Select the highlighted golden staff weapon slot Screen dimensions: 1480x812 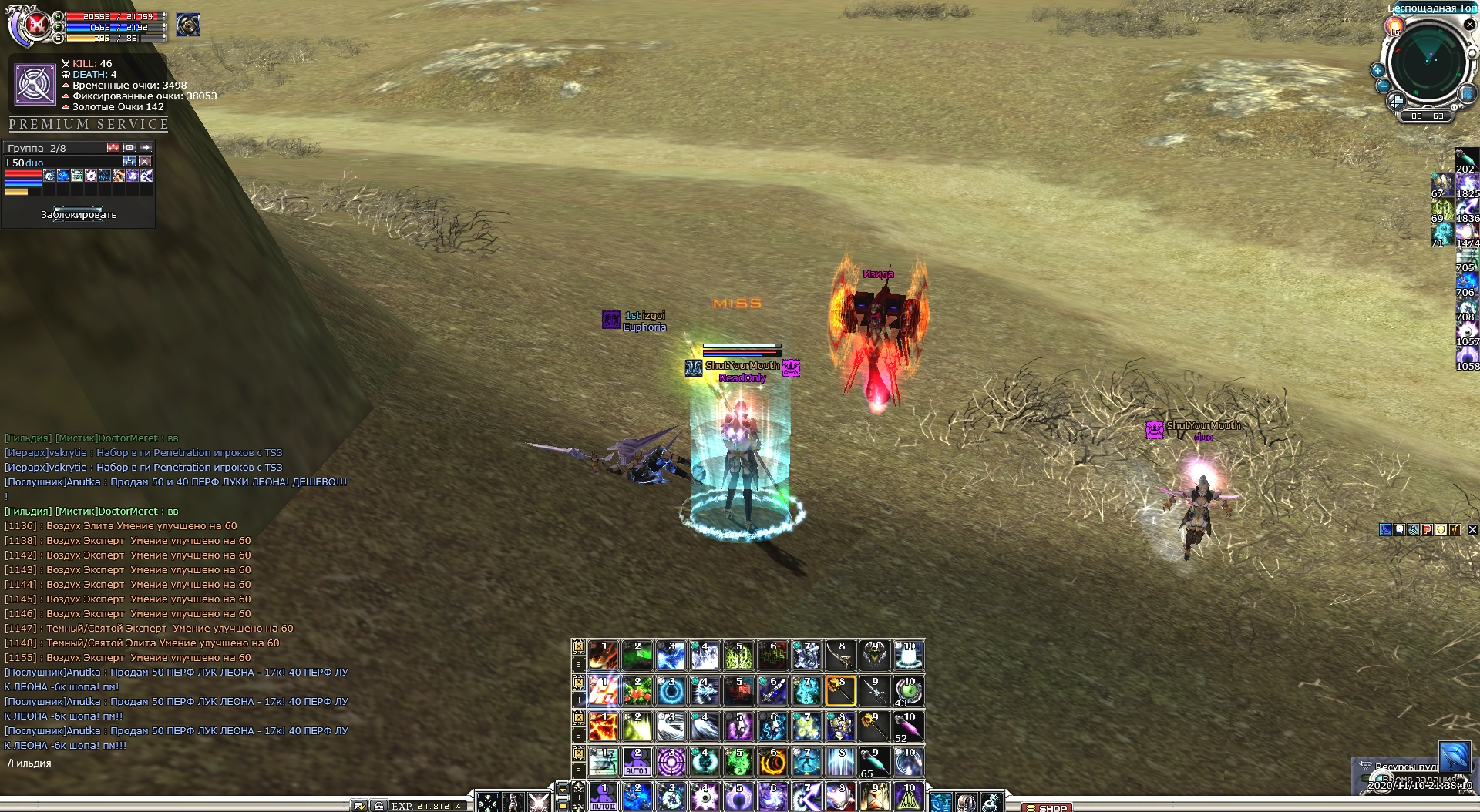pos(840,691)
